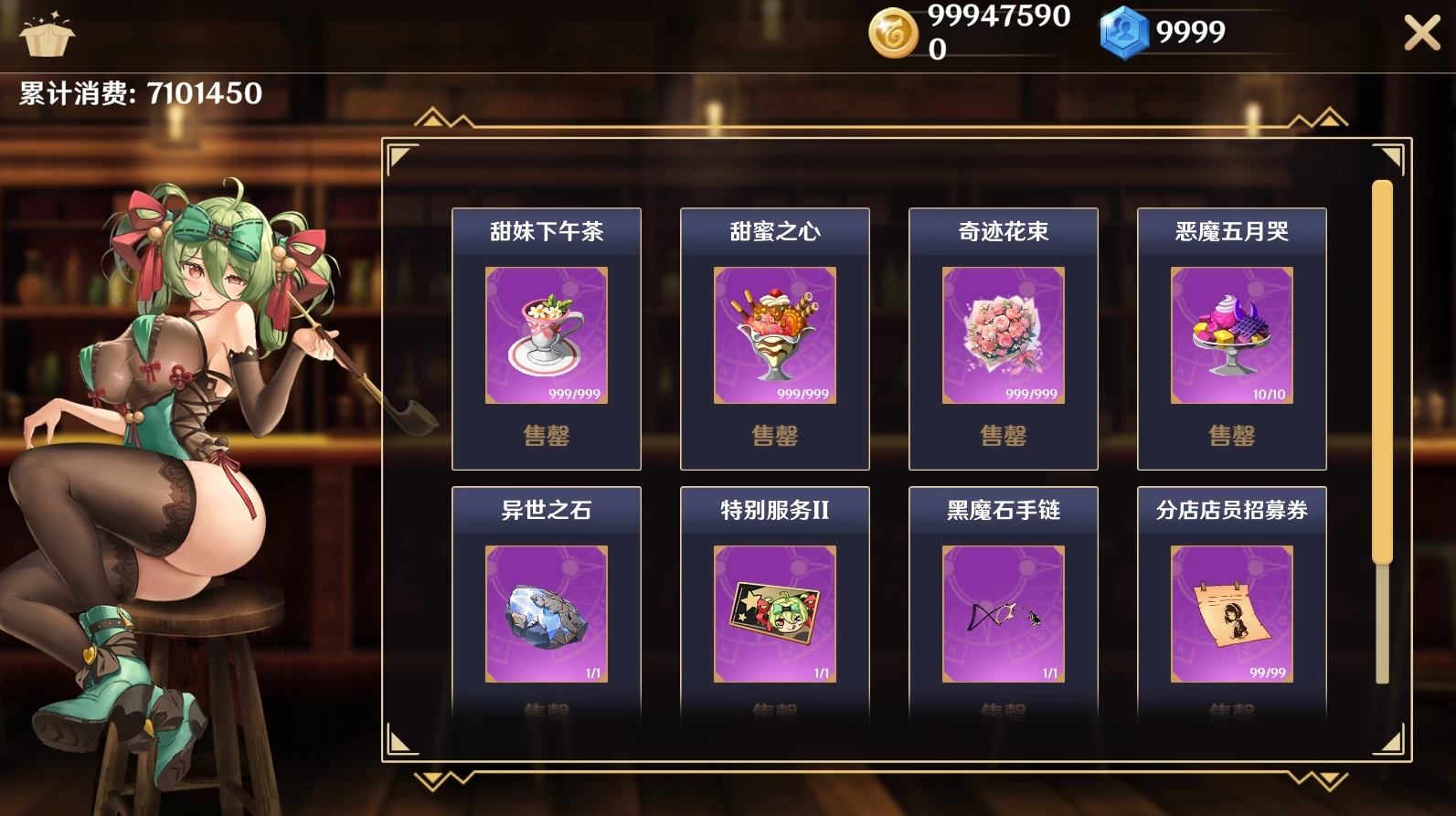Click the 累计消费 total spending display

coord(134,90)
